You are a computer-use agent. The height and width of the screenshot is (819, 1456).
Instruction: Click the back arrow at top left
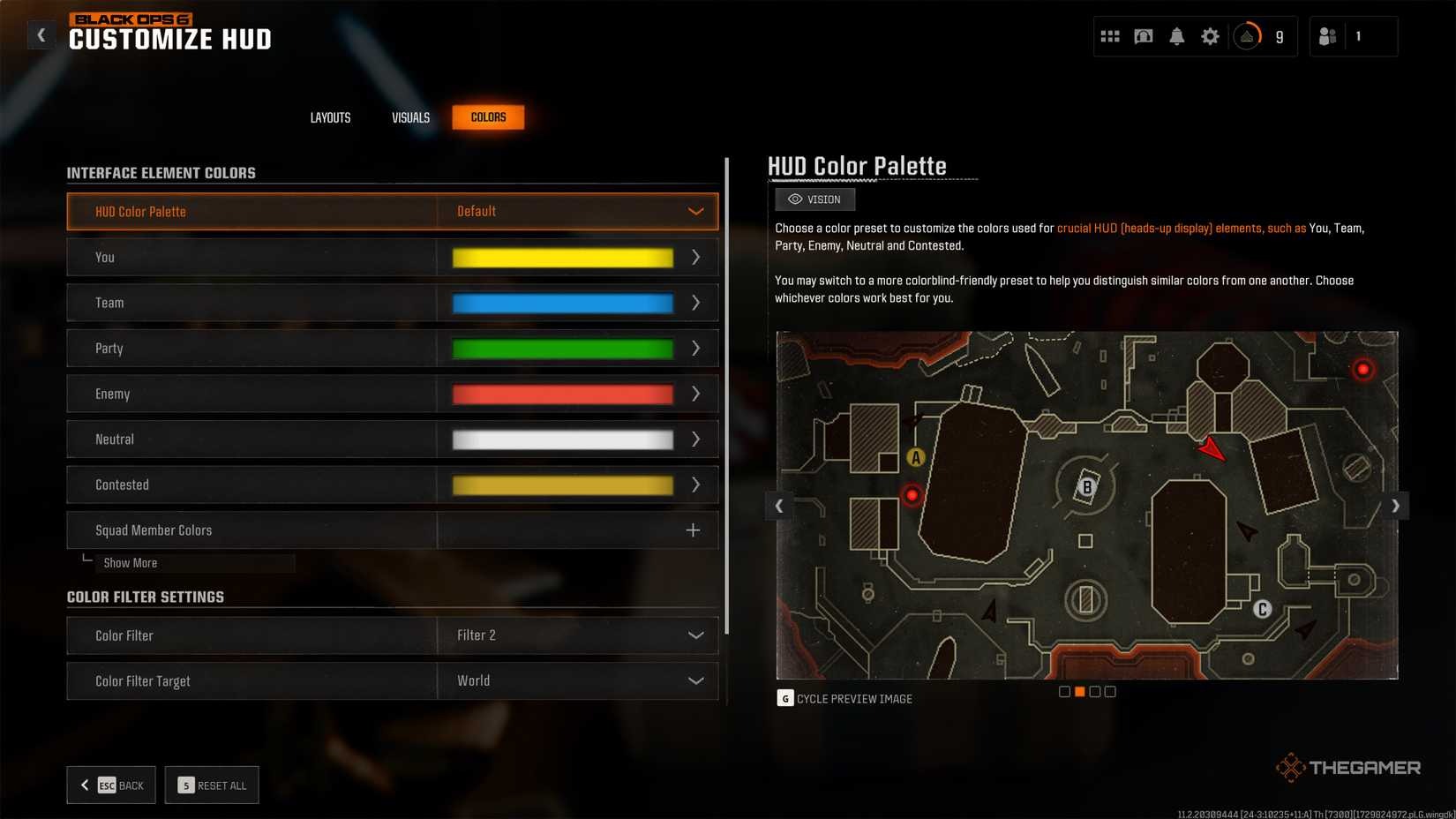pyautogui.click(x=41, y=34)
